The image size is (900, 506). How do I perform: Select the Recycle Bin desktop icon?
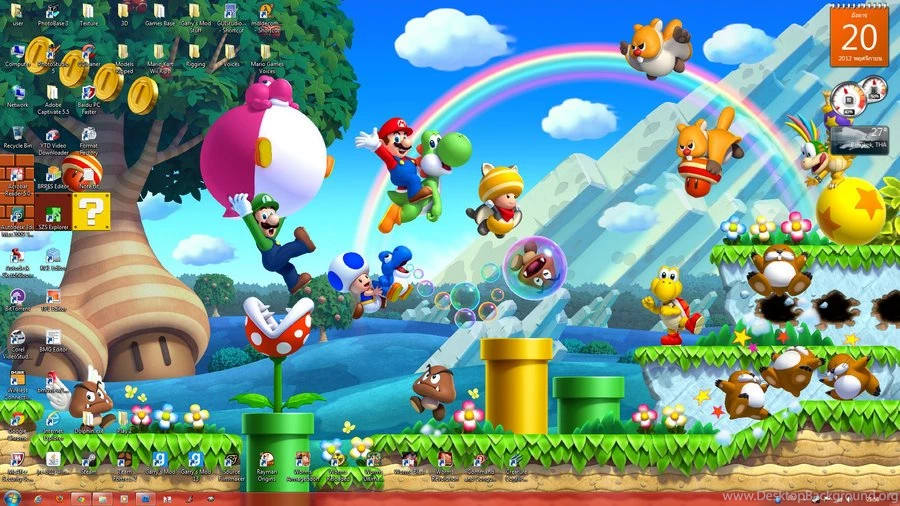(x=17, y=133)
